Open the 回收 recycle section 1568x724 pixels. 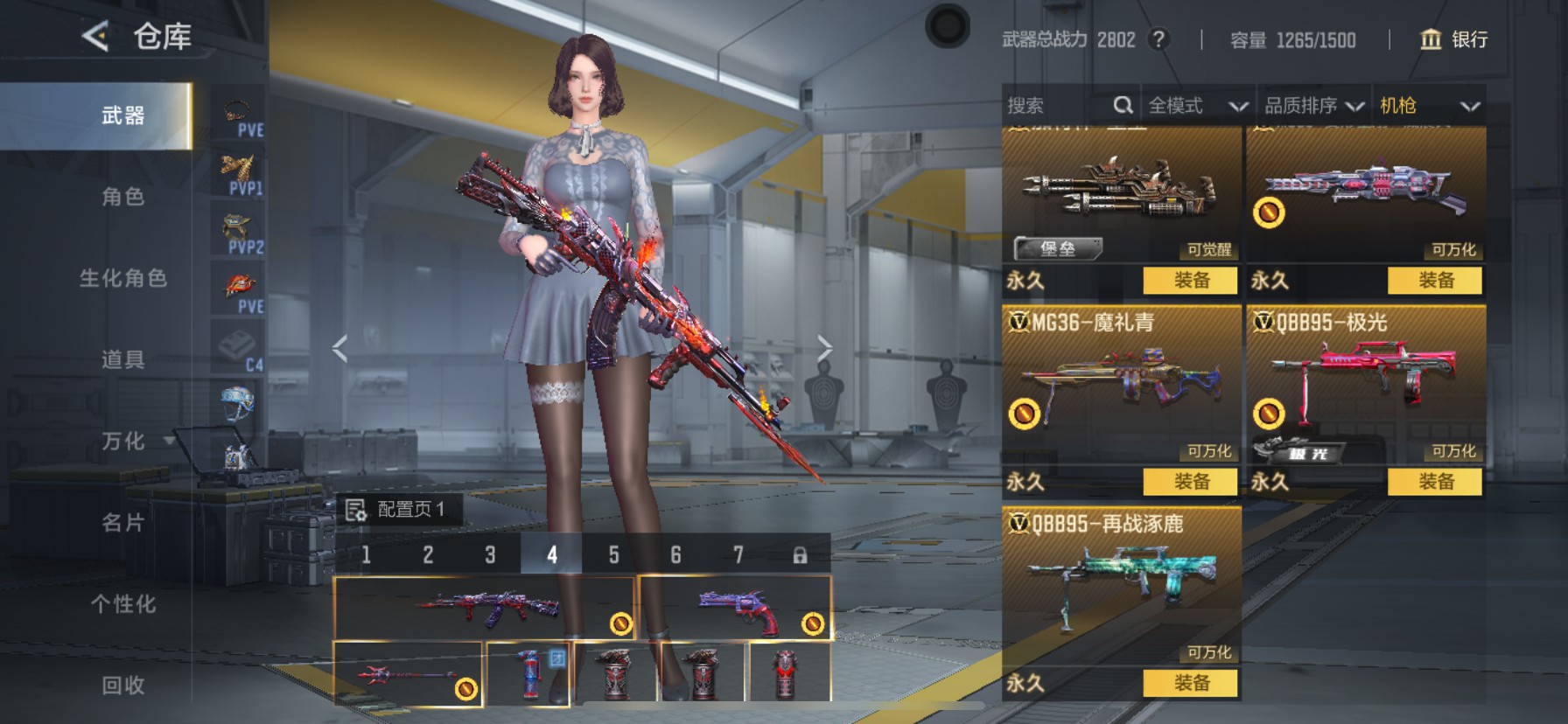pyautogui.click(x=122, y=686)
